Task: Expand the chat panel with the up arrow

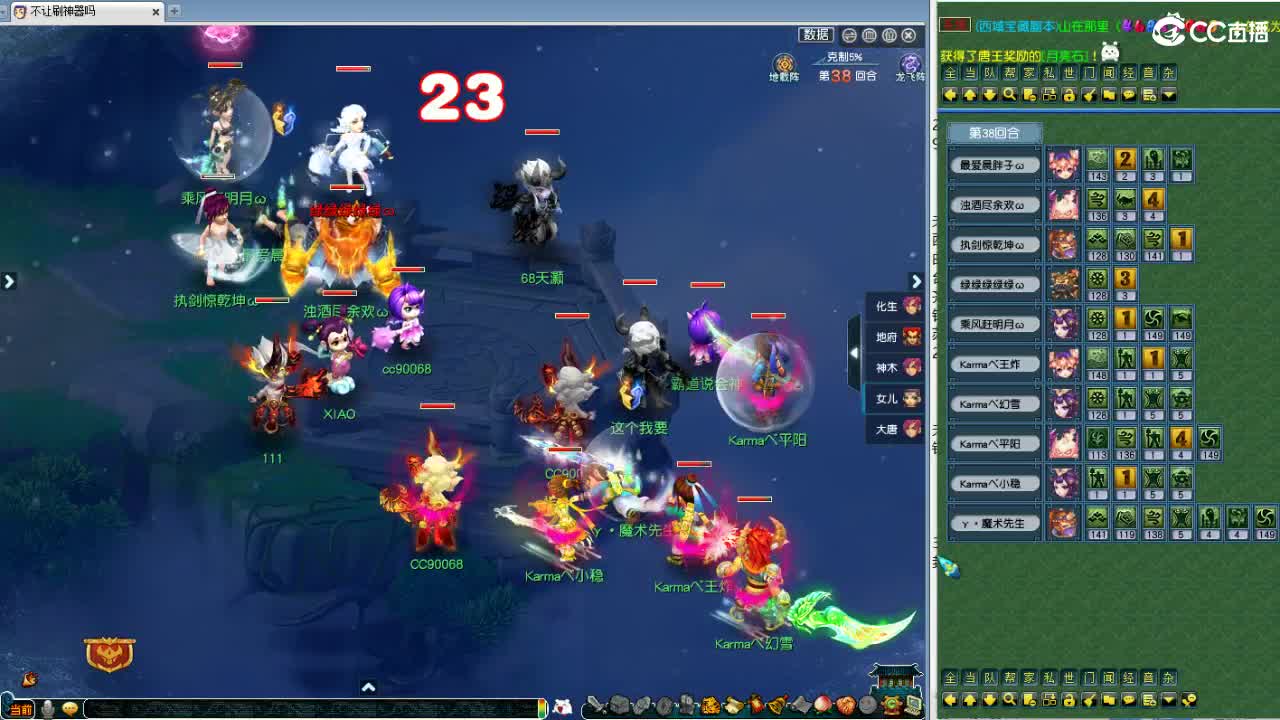Action: pos(368,687)
